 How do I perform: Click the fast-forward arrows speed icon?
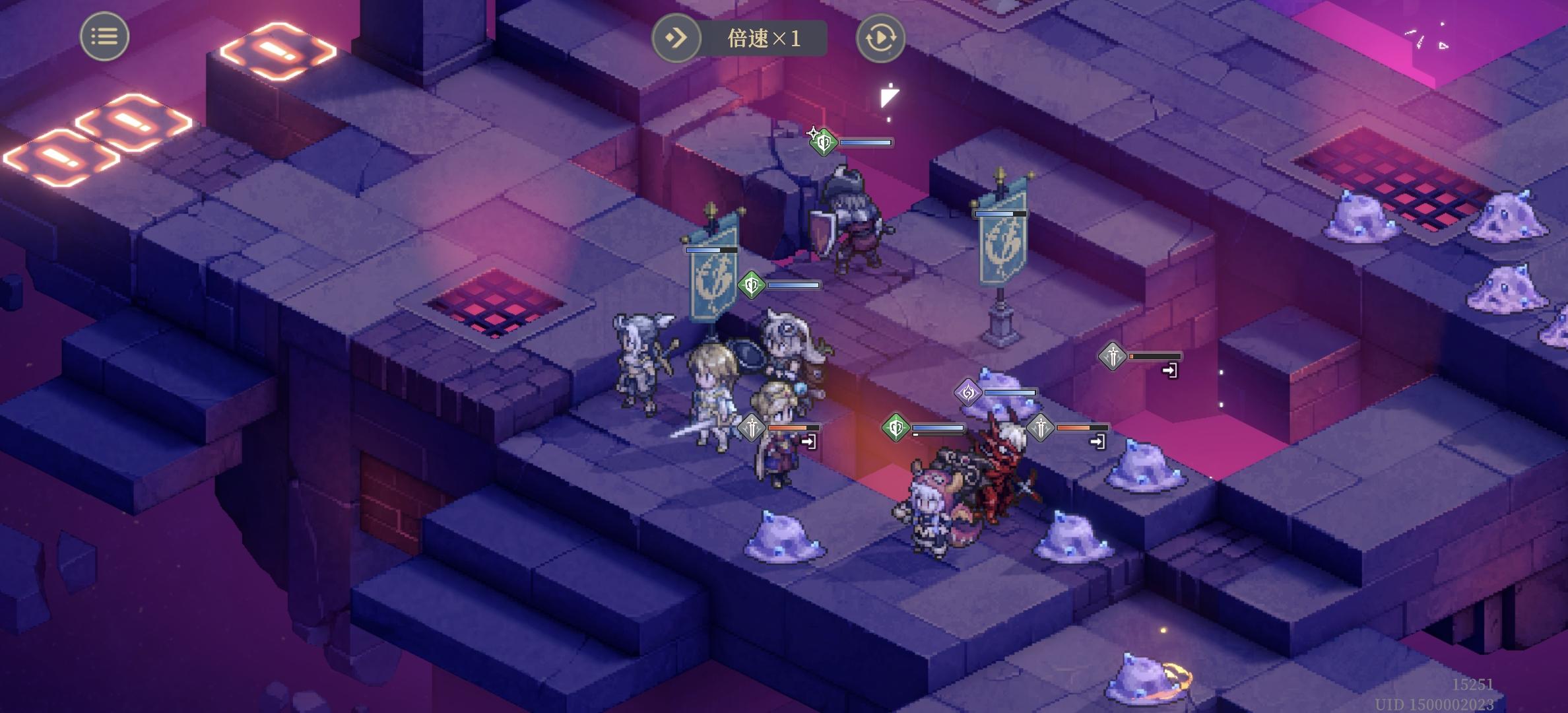coord(674,38)
